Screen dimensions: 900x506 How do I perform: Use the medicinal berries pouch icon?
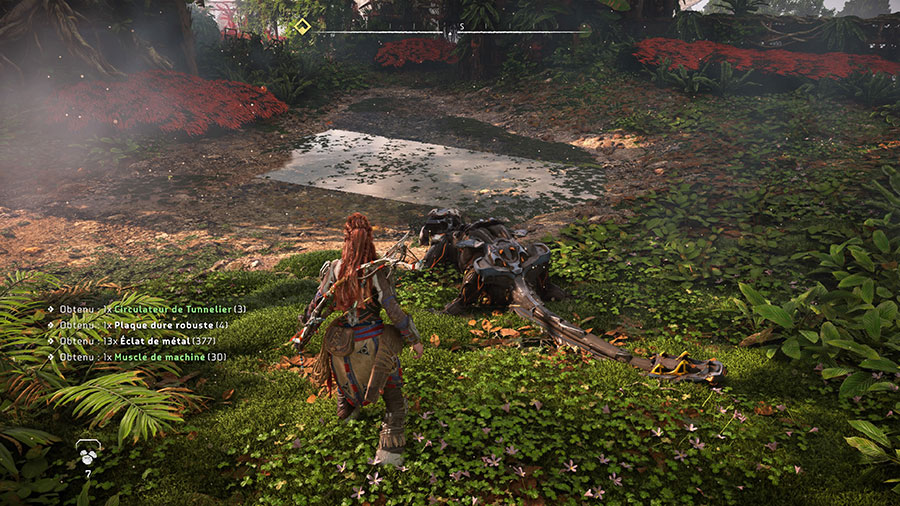click(87, 451)
